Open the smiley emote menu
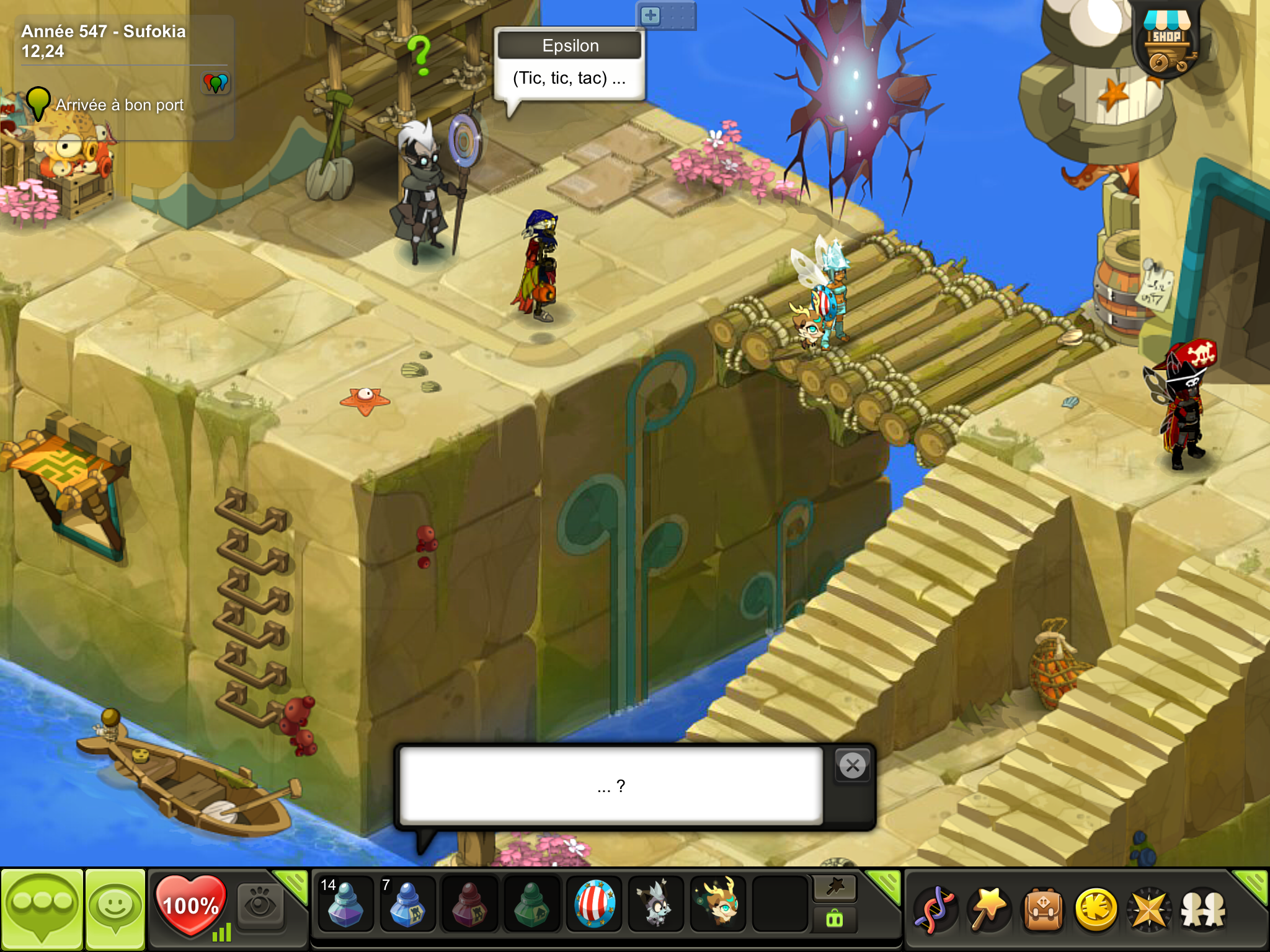The image size is (1270, 952). pos(115,909)
